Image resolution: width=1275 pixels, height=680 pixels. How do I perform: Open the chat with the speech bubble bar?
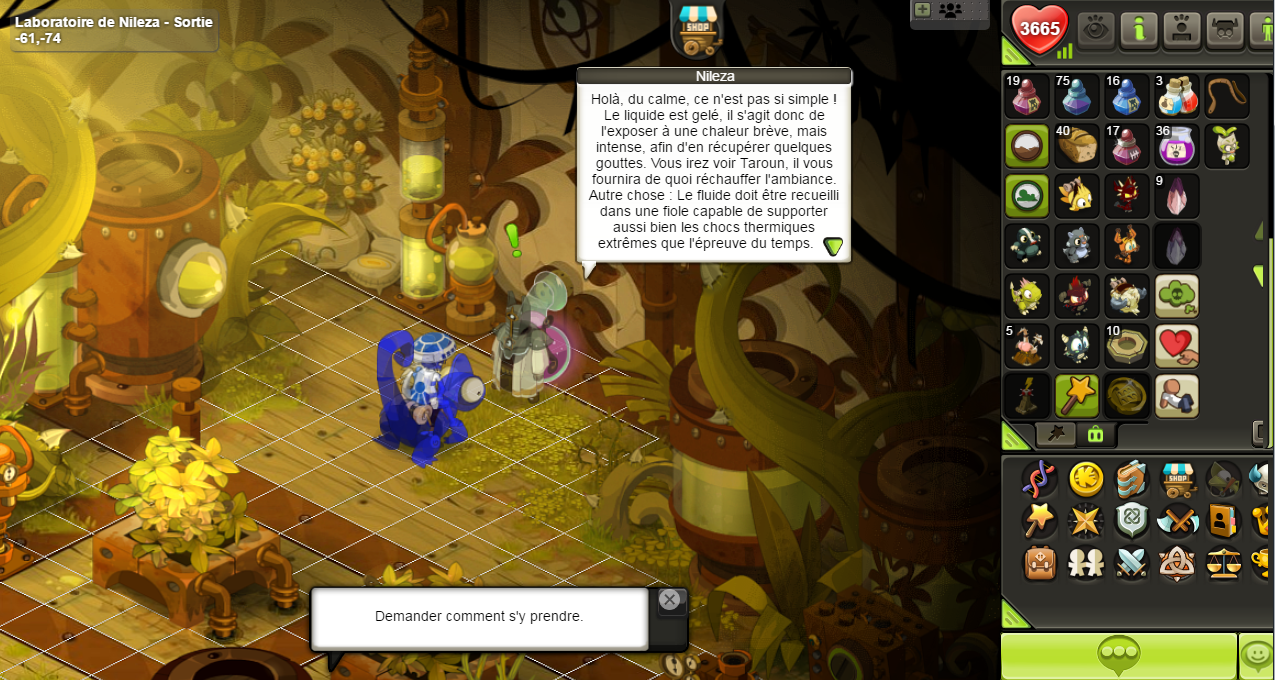1118,656
